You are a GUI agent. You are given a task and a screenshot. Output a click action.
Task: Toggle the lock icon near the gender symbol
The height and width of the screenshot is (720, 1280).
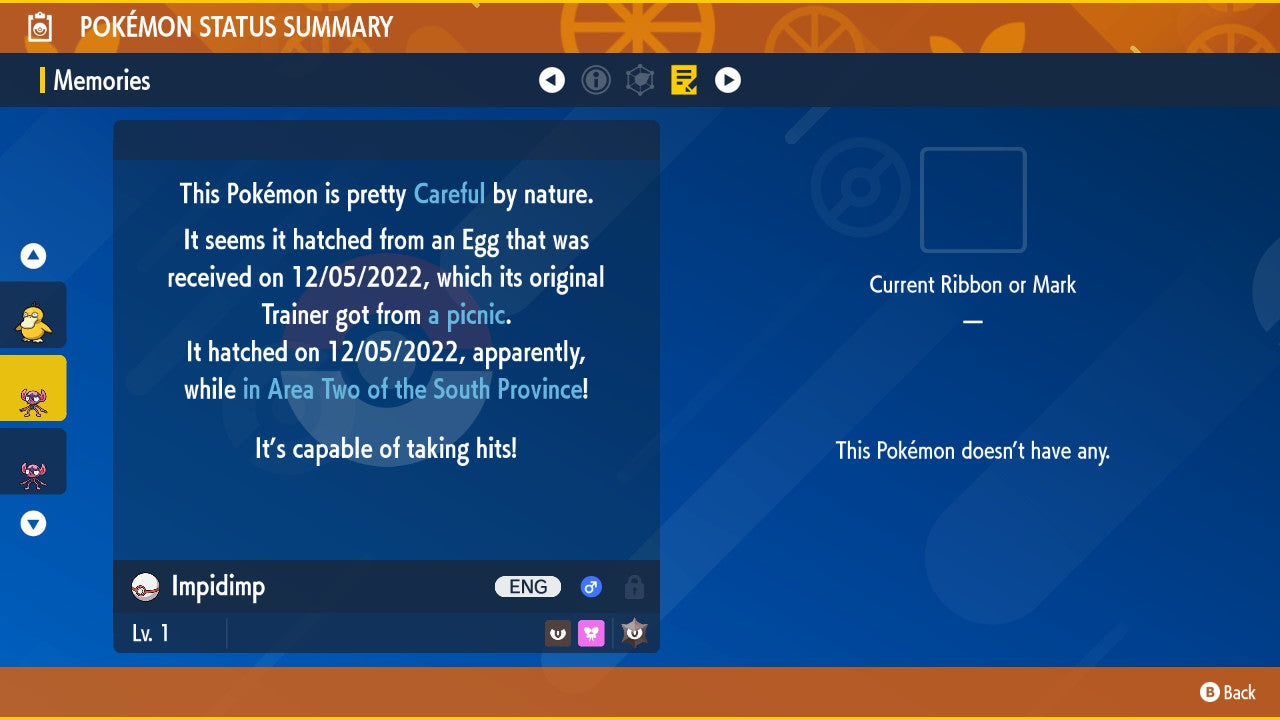634,587
